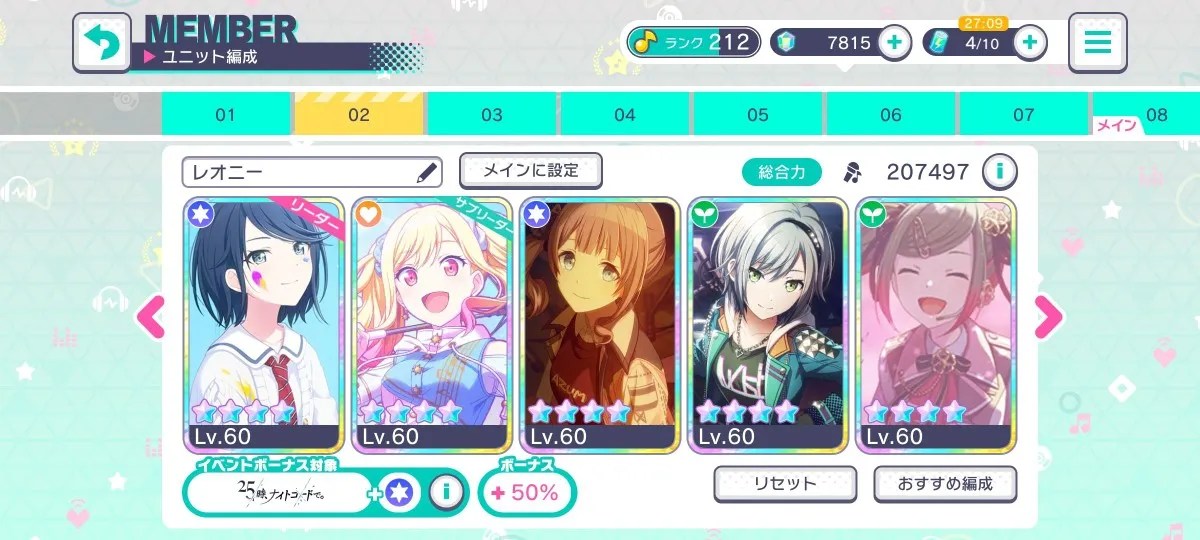Viewport: 1200px width, 540px height.
Task: Switch to unit tab 05
Action: pyautogui.click(x=758, y=115)
